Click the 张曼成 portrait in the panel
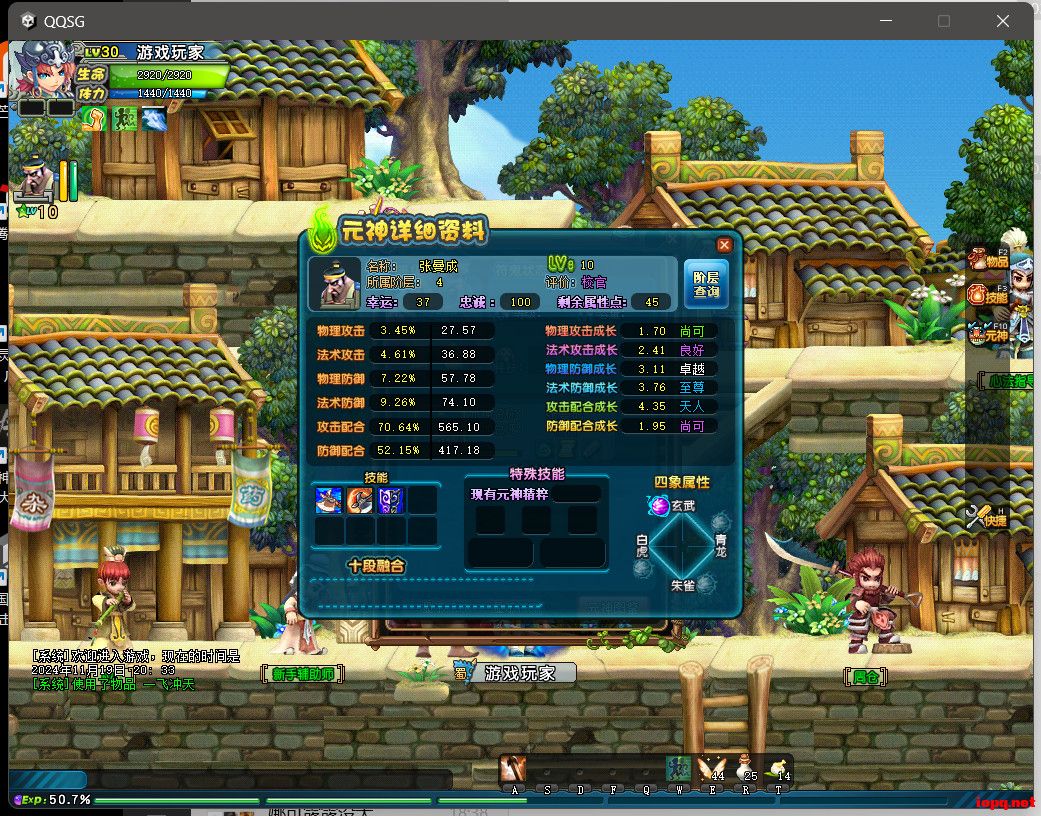The image size is (1041, 816). pyautogui.click(x=334, y=284)
